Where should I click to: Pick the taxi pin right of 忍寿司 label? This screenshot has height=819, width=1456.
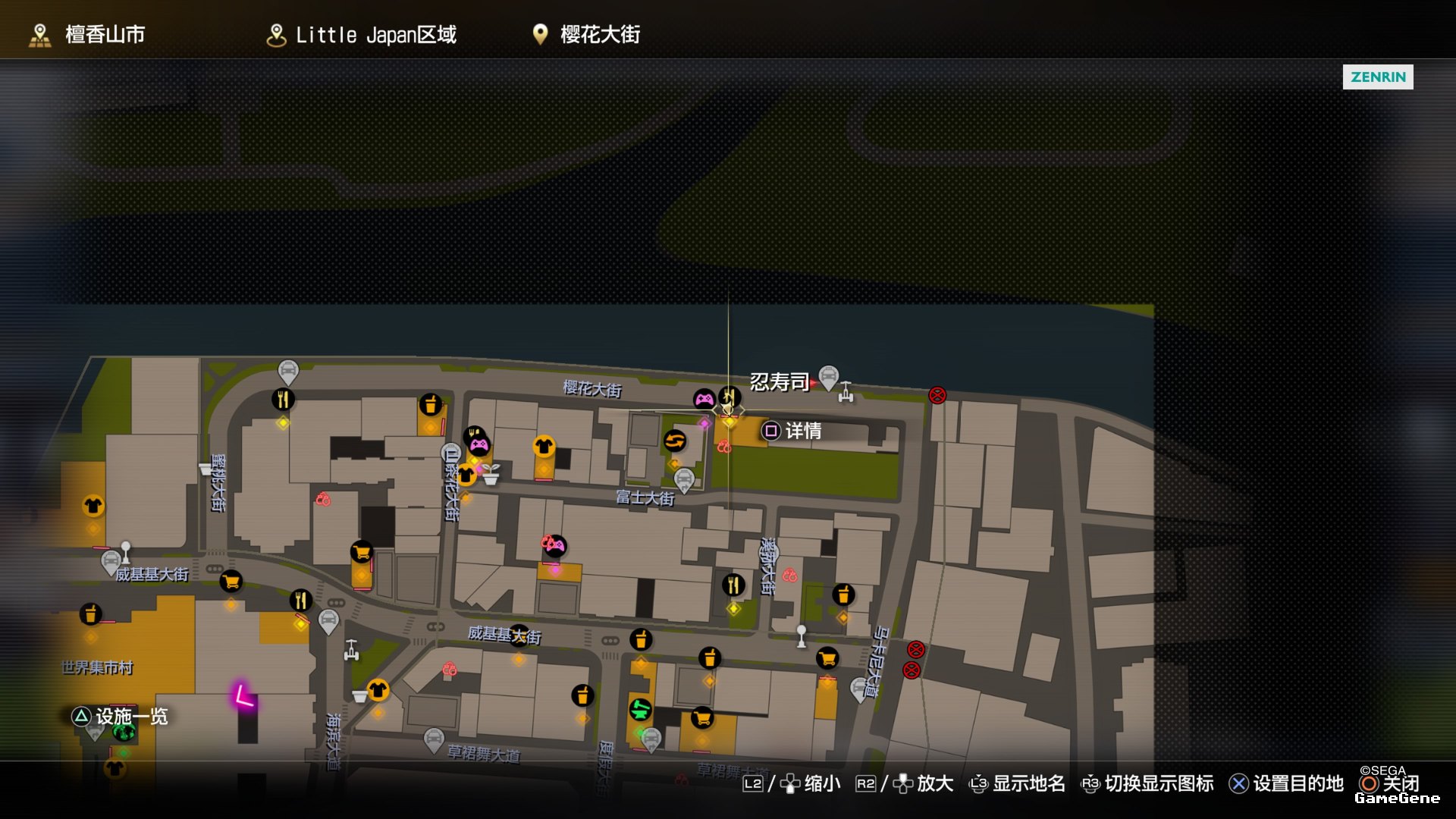coord(828,376)
